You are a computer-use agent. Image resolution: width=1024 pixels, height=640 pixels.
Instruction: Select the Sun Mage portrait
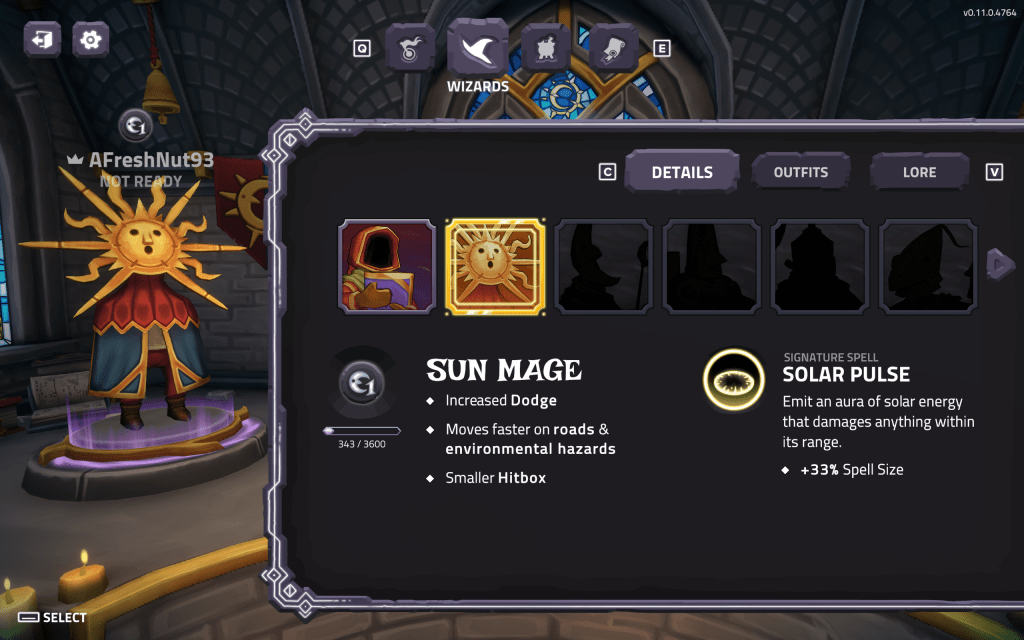point(495,266)
